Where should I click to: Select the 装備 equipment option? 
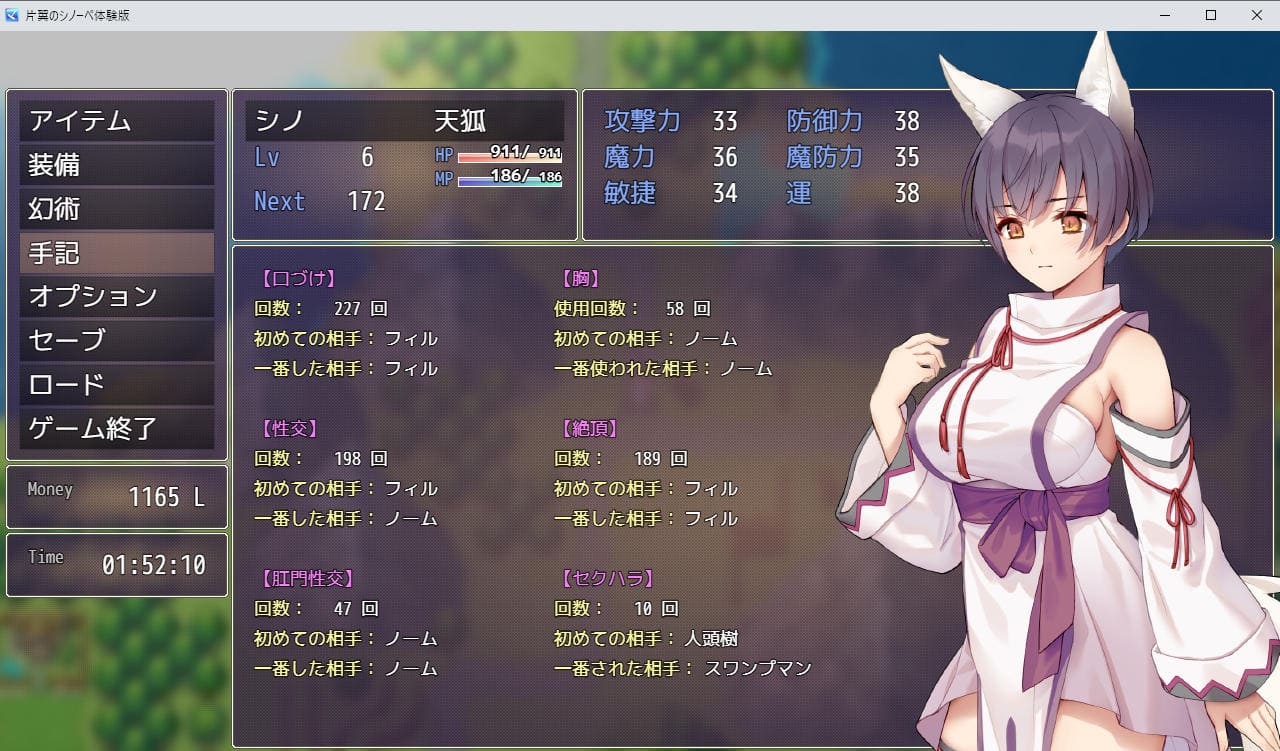tap(116, 165)
